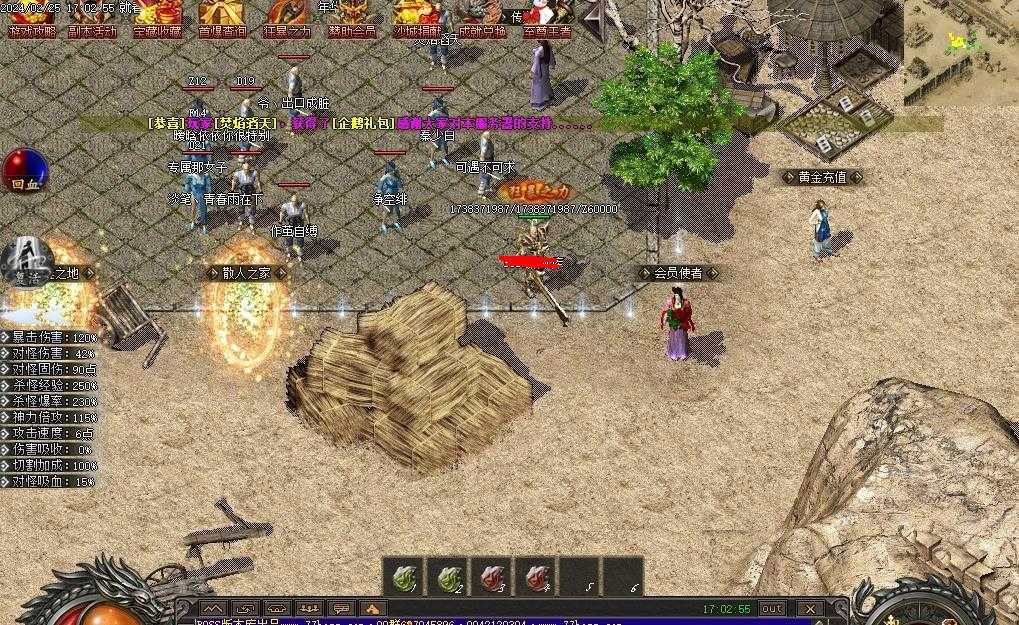
Task: Click the speech bubble chat button
Action: [341, 608]
